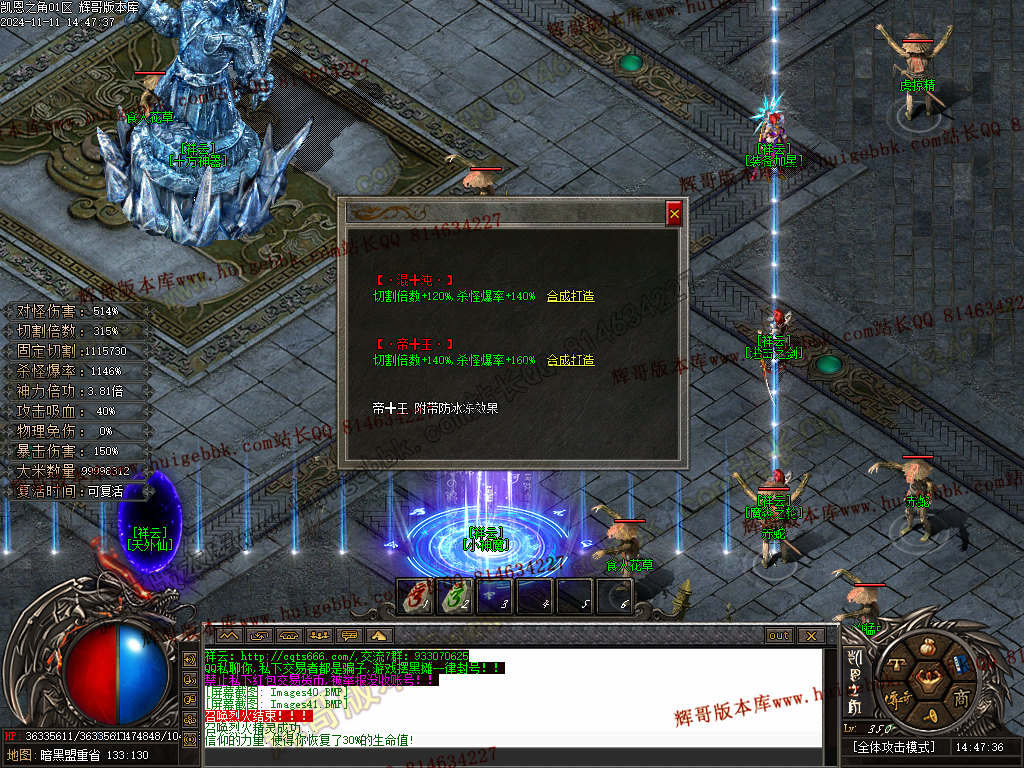Screen dimensions: 1024x768
Task: Open the shop with the 商 button
Action: click(x=961, y=697)
